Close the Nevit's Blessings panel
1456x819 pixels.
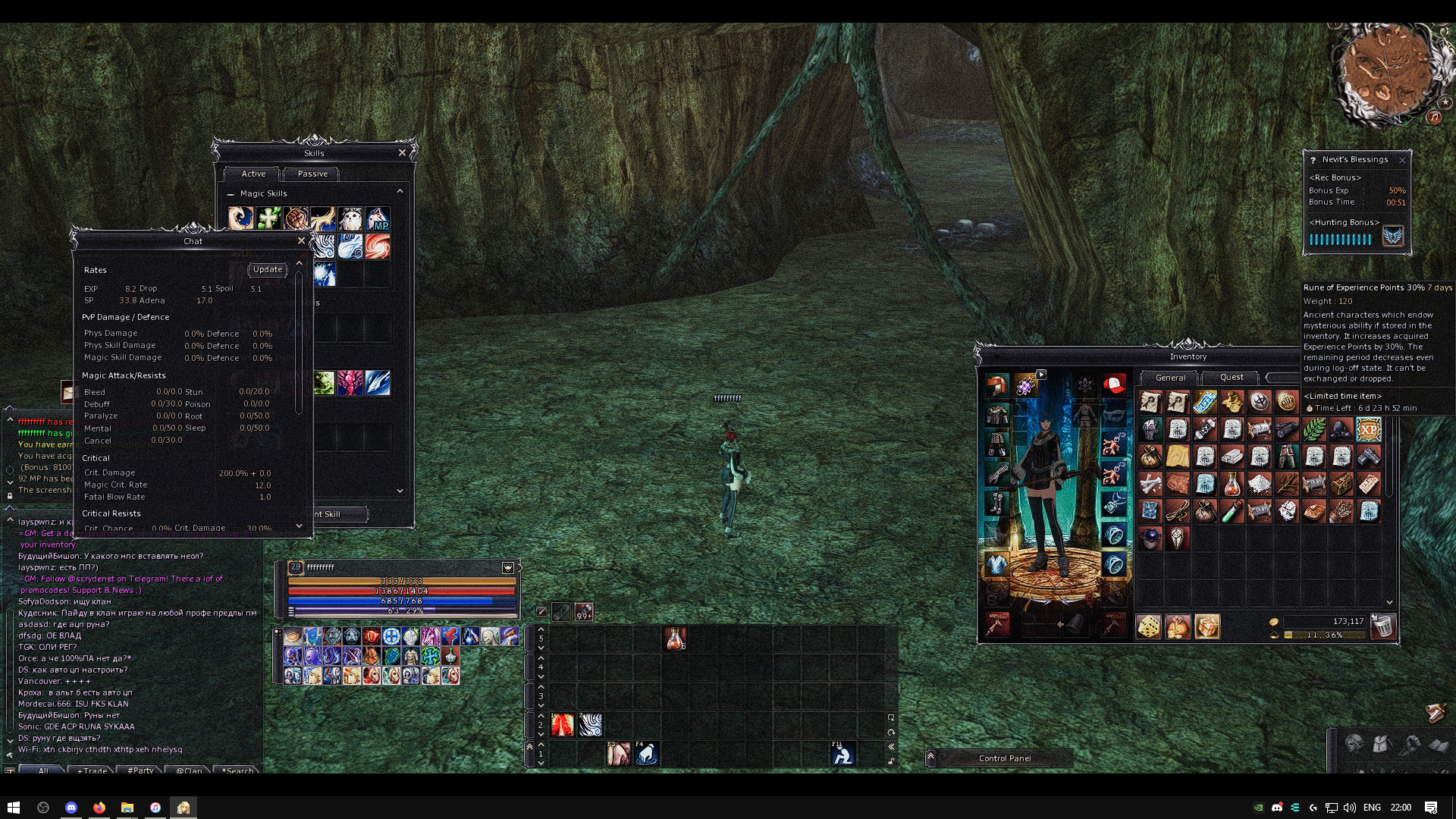coord(1402,160)
